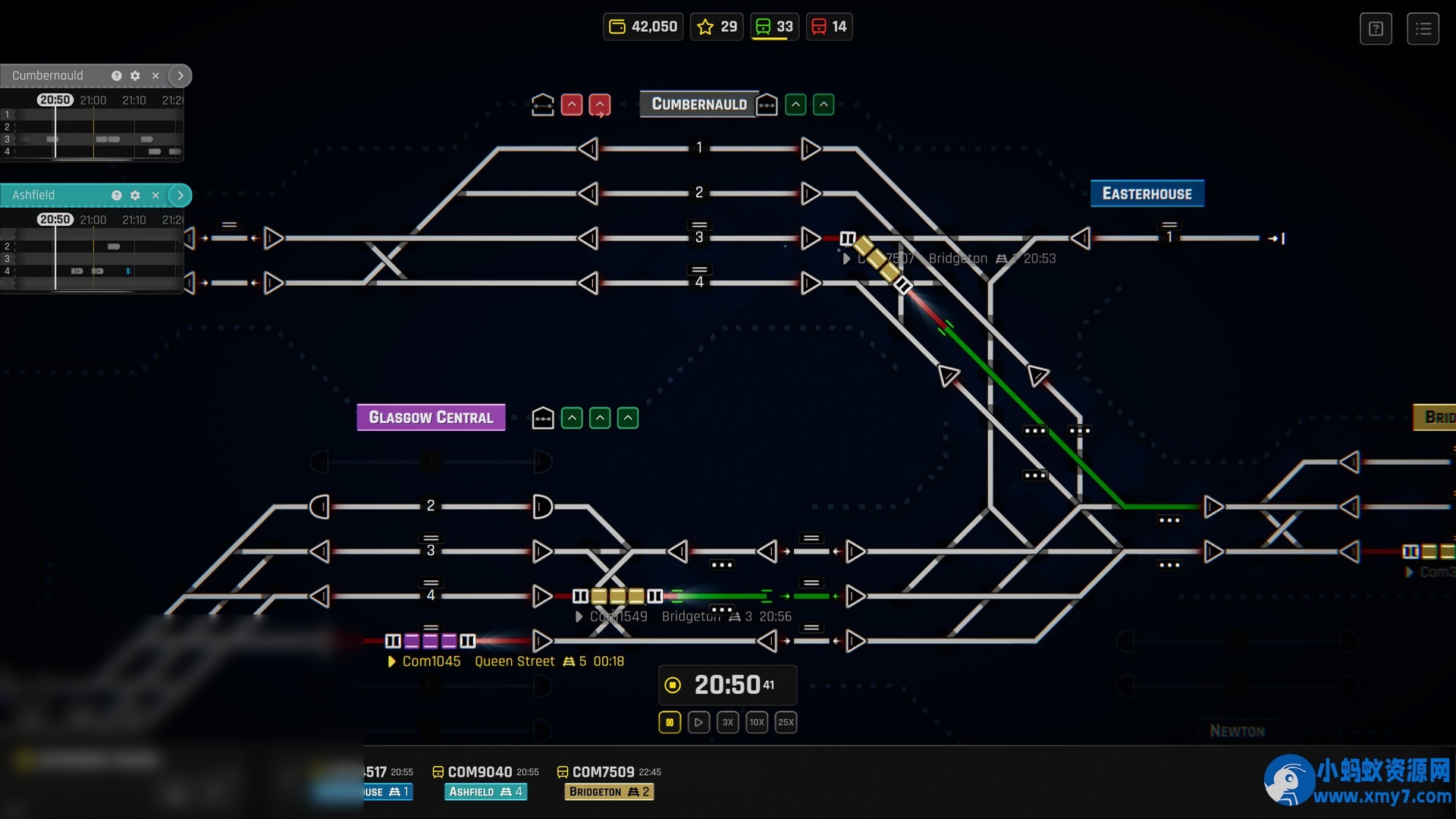
Task: Toggle the yellow pause button in speed controls
Action: (x=670, y=722)
